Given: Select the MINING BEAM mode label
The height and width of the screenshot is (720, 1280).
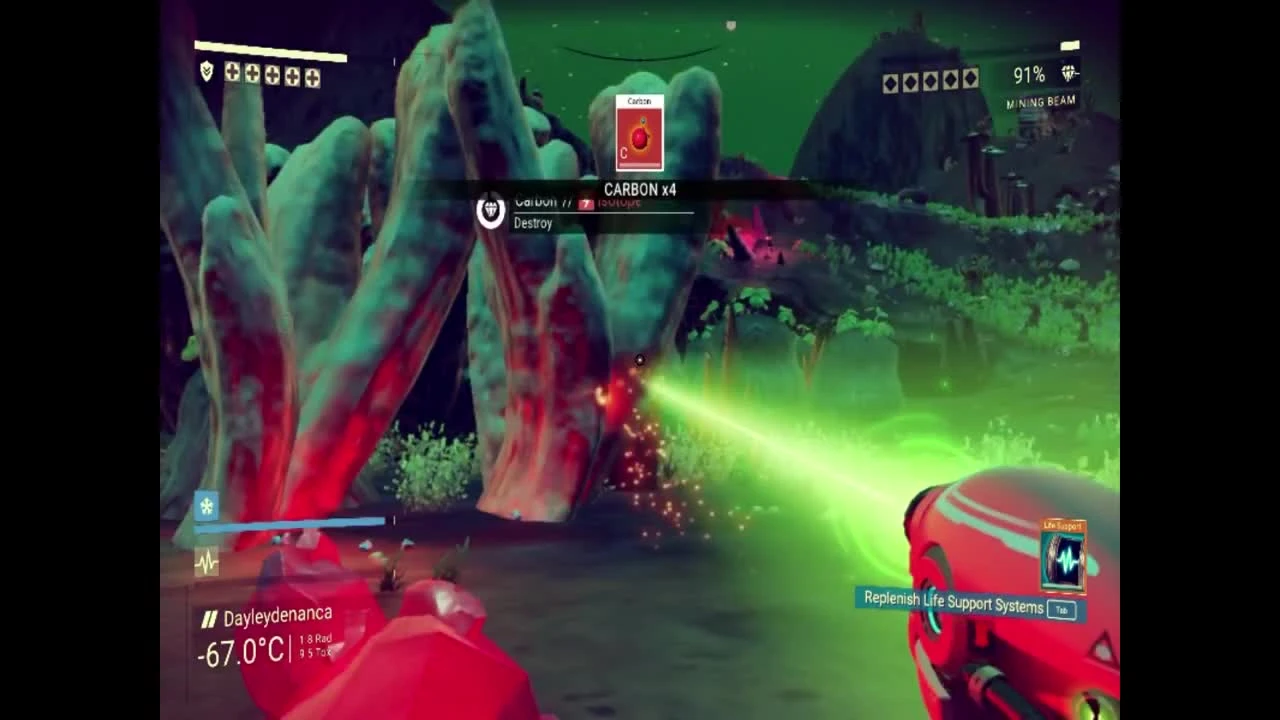Looking at the screenshot, I should [1040, 101].
